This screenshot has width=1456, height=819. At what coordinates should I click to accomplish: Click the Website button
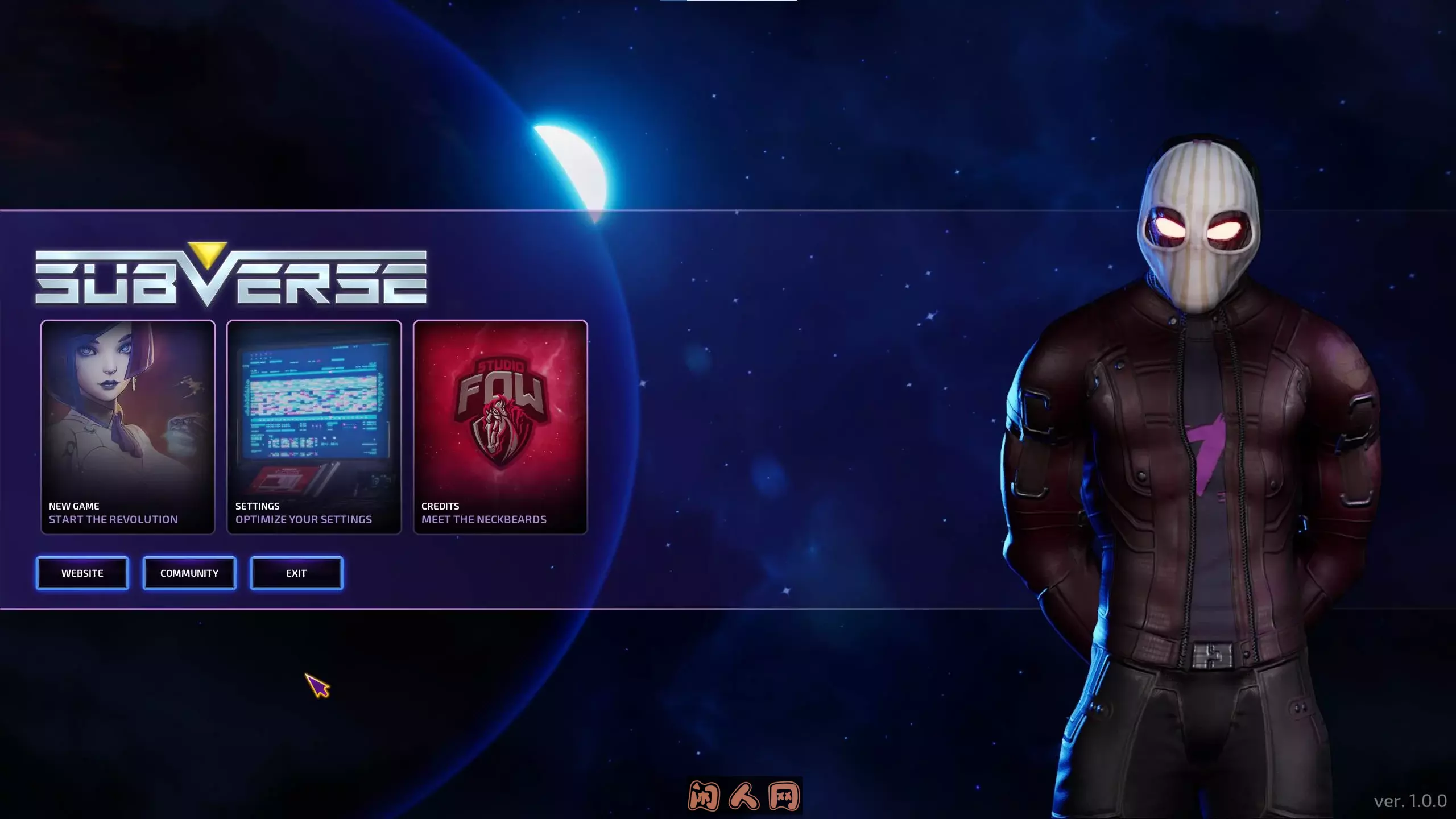tap(82, 573)
